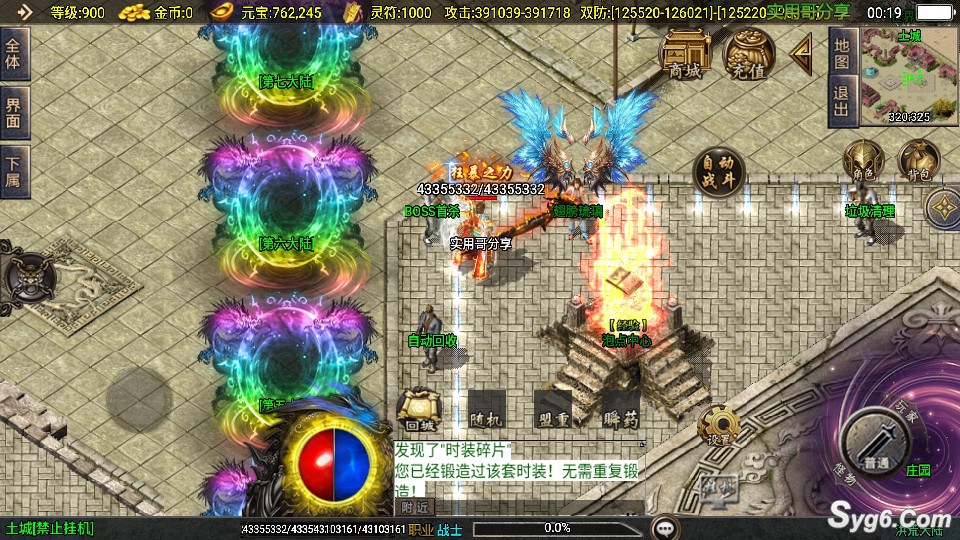Image resolution: width=960 pixels, height=540 pixels.
Task: Activate the 随机 teleport slot
Action: click(486, 412)
